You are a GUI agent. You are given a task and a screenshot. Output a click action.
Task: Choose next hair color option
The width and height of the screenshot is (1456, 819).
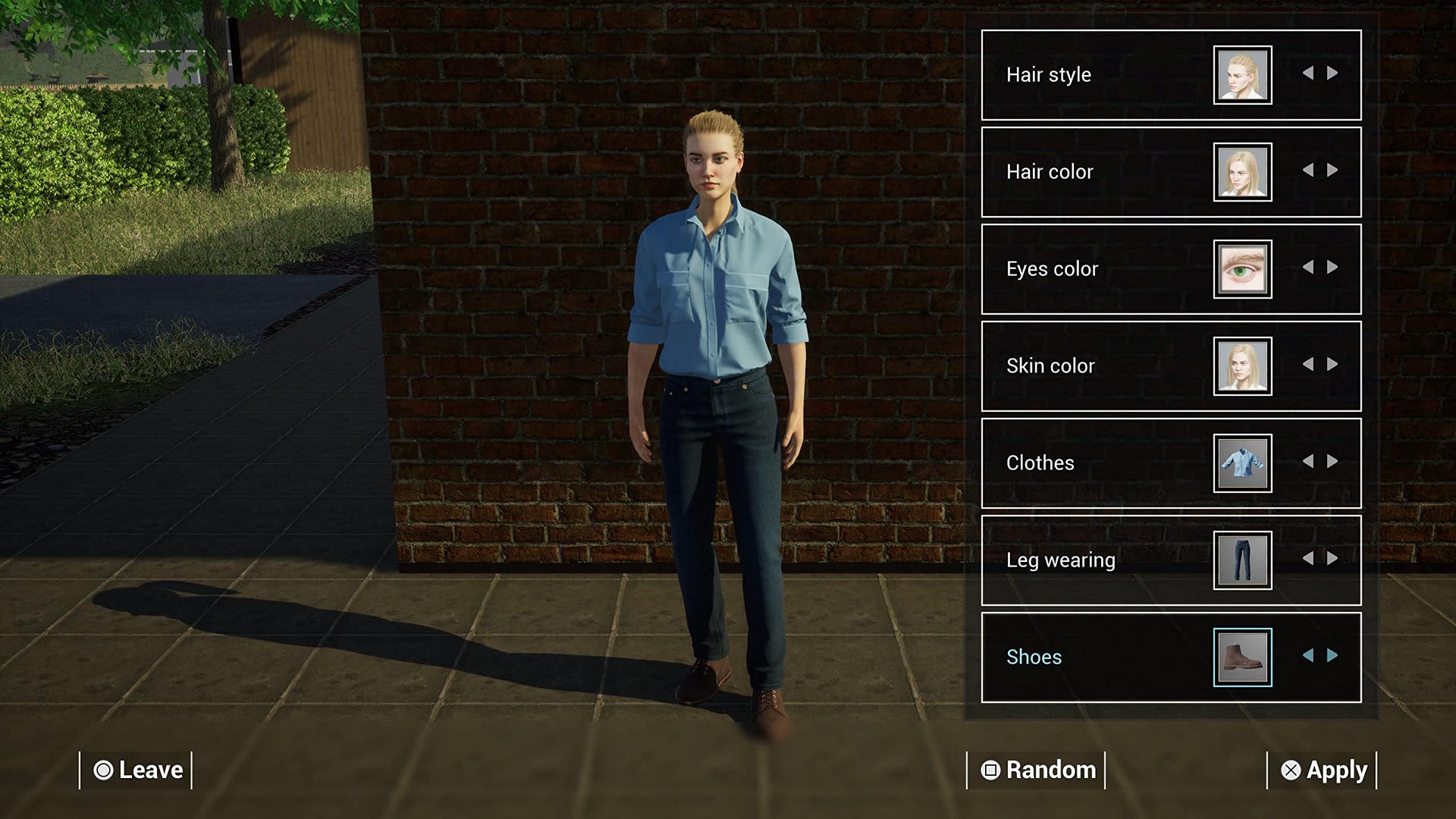click(1332, 171)
